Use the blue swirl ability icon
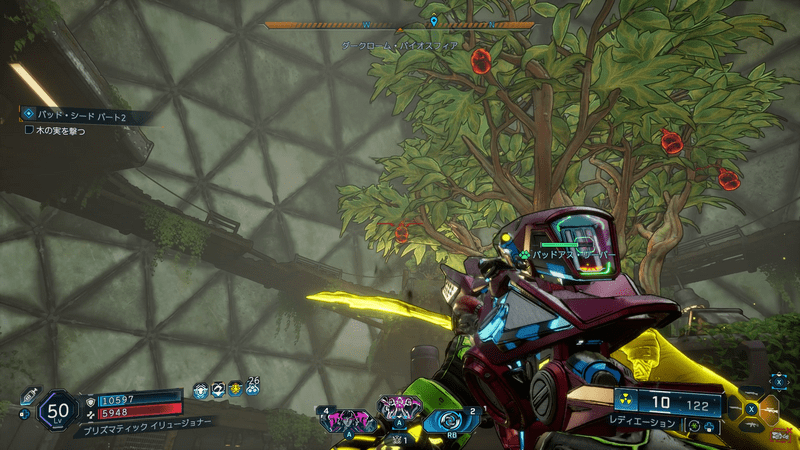This screenshot has width=800, height=450. pyautogui.click(x=451, y=420)
